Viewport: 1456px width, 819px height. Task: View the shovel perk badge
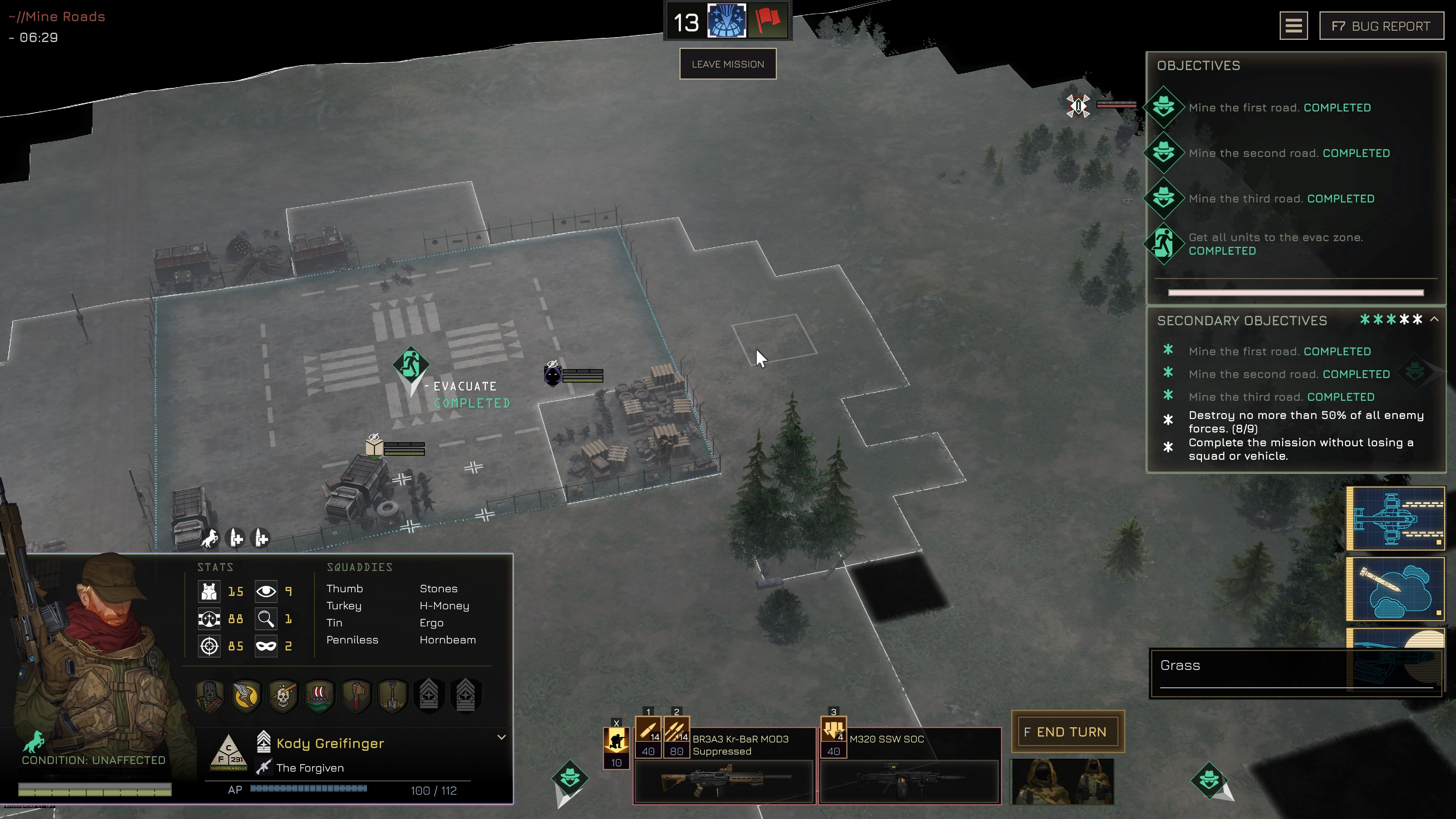(x=392, y=696)
